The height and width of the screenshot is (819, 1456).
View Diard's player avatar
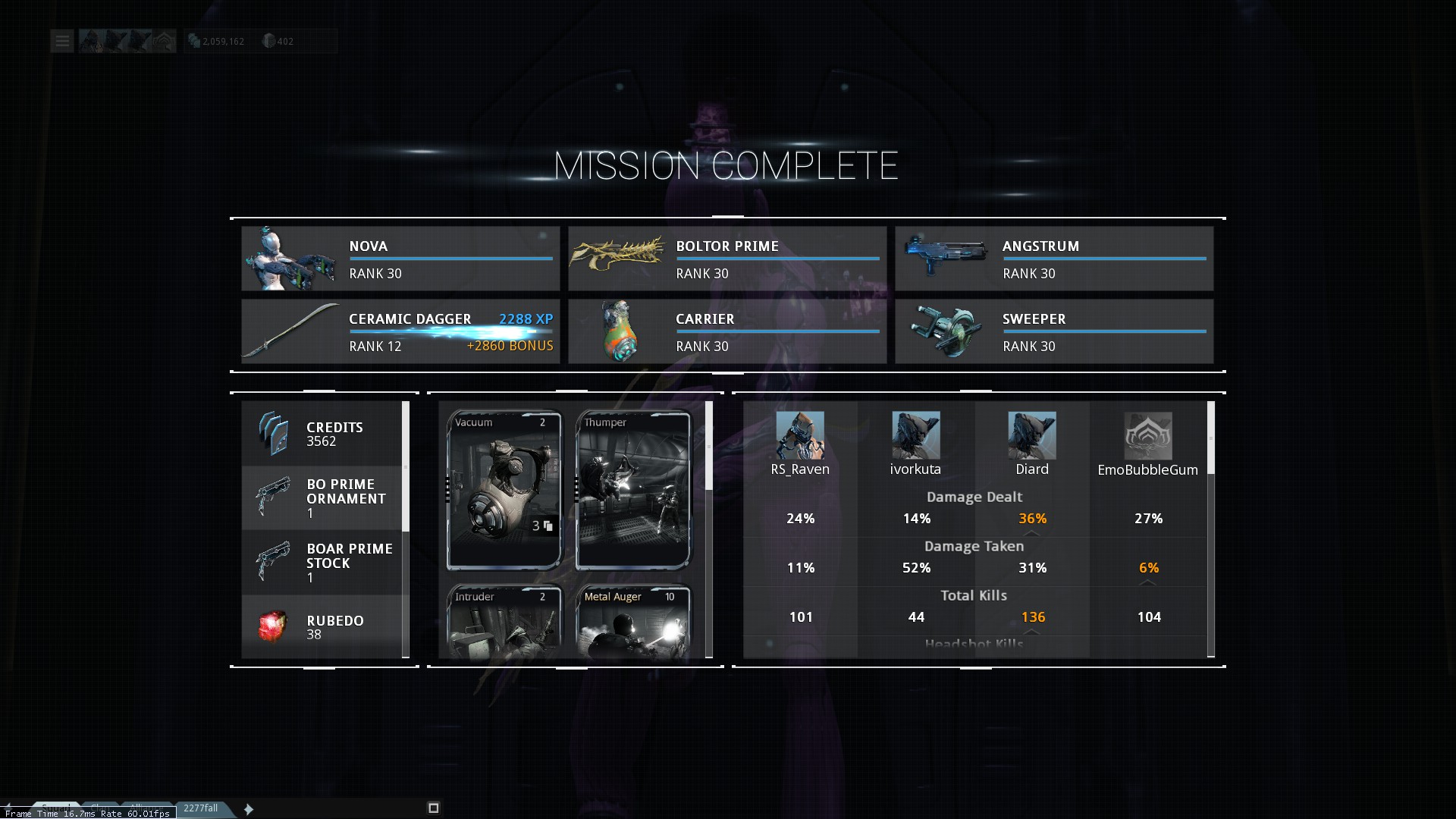[x=1032, y=435]
